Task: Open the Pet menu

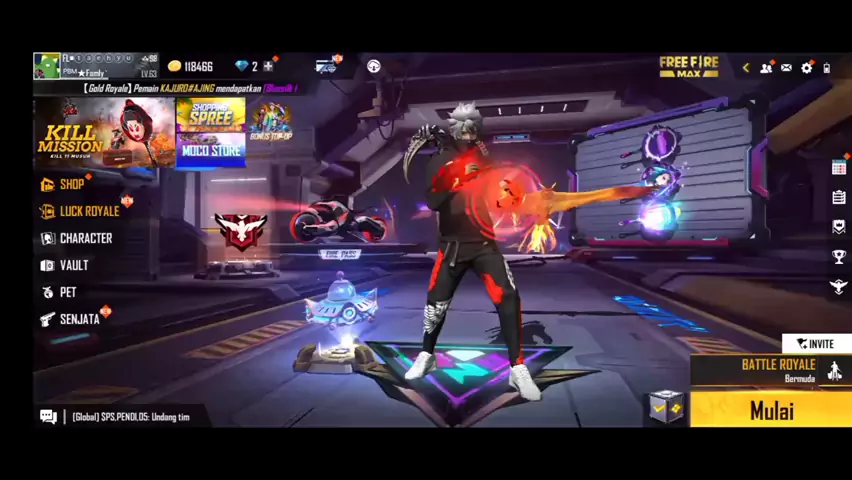Action: [67, 292]
